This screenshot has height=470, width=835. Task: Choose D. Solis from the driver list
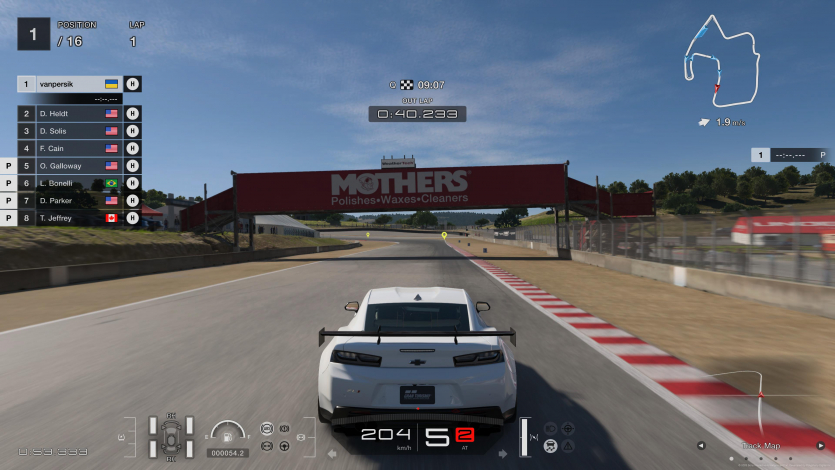pyautogui.click(x=70, y=131)
